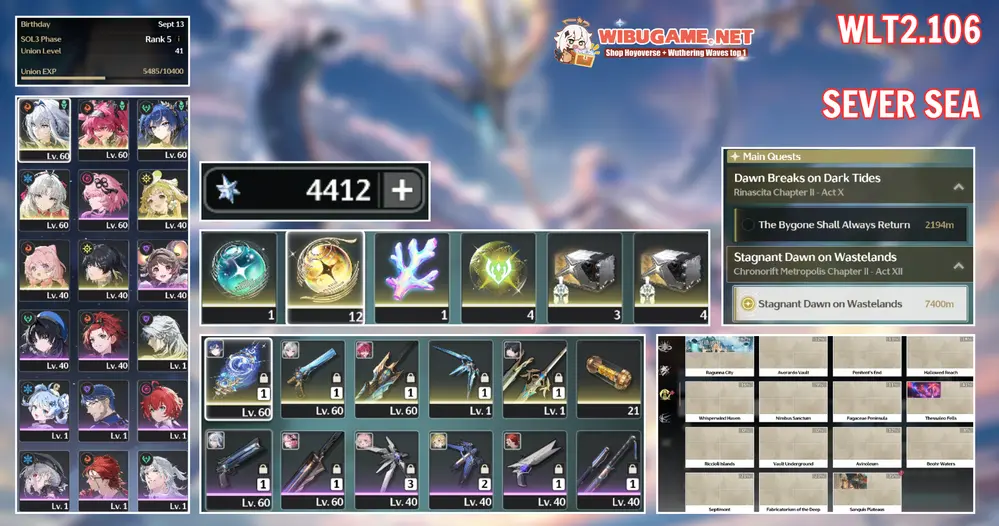Screen dimensions: 999x526
Task: Click the Wibugame.net shop logo
Action: (655, 42)
